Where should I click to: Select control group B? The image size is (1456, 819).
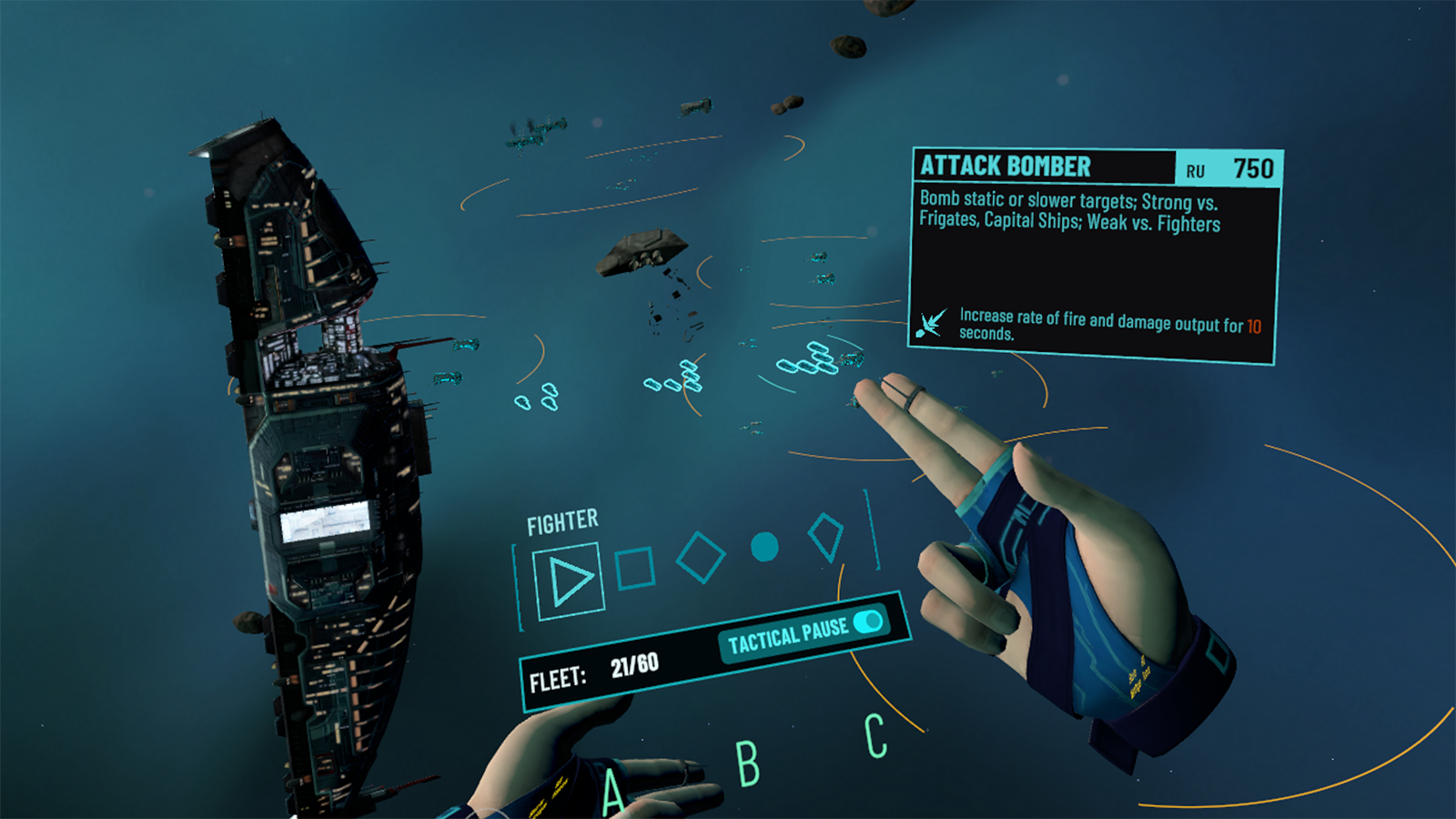tap(747, 763)
